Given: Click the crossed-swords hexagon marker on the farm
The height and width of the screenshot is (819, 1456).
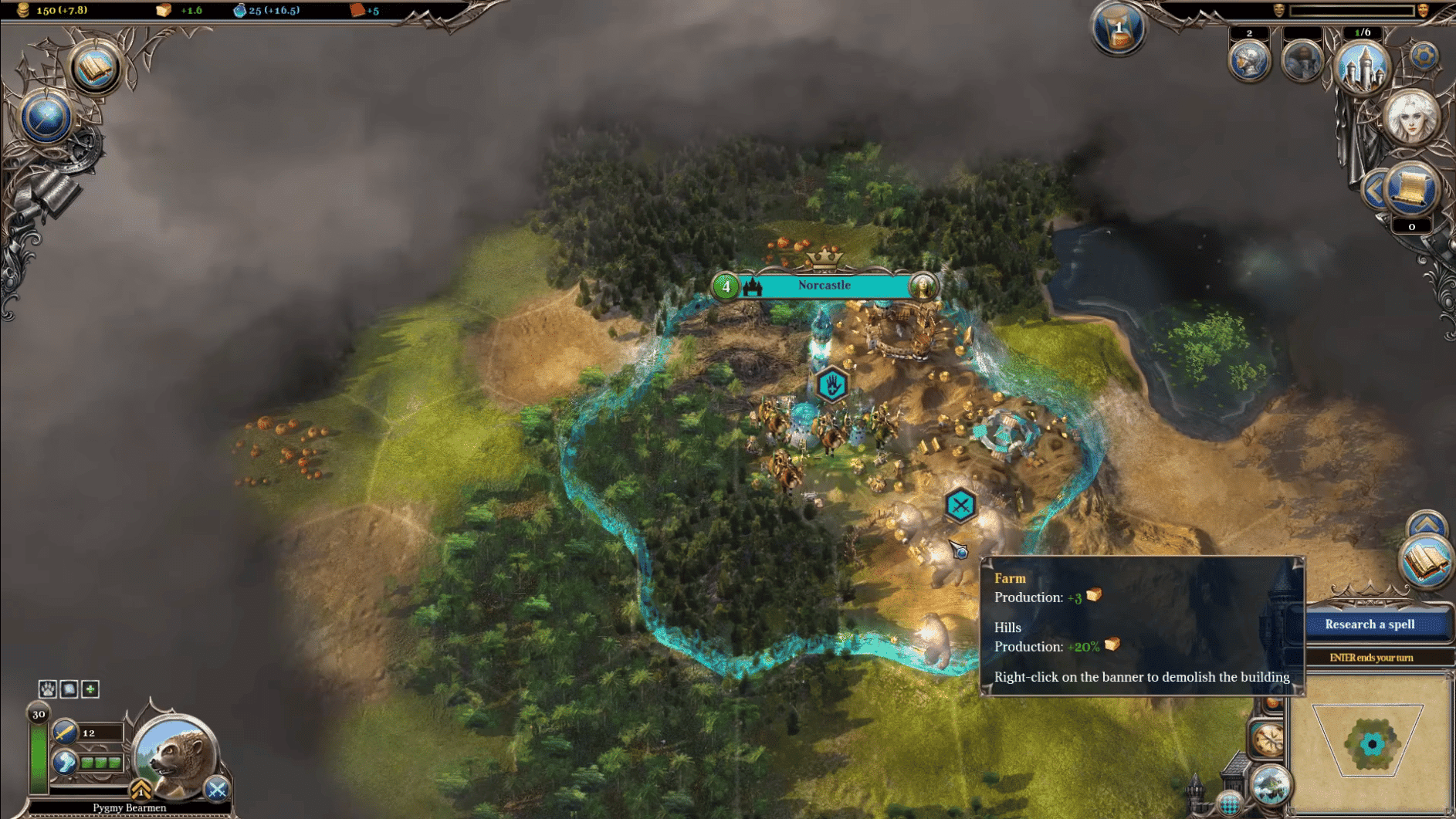Looking at the screenshot, I should tap(960, 506).
